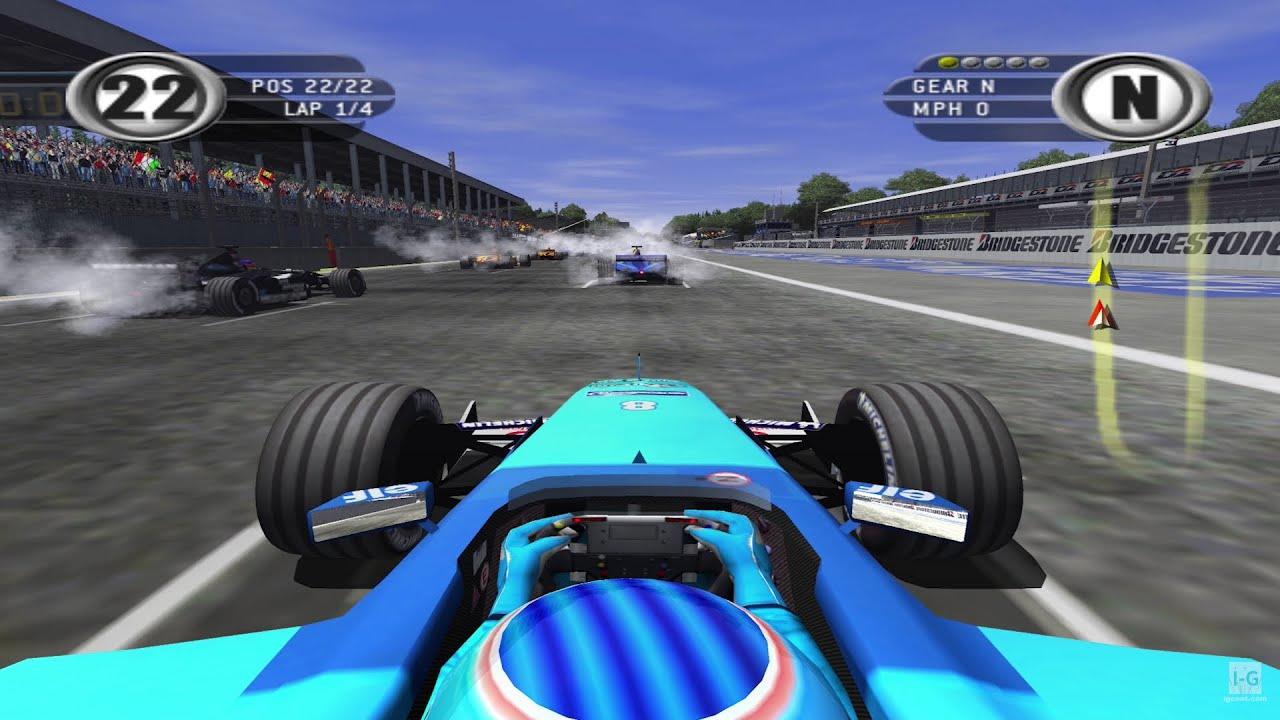The height and width of the screenshot is (720, 1280).
Task: Click the Italian flag waving in the crowd
Action: coord(144,160)
